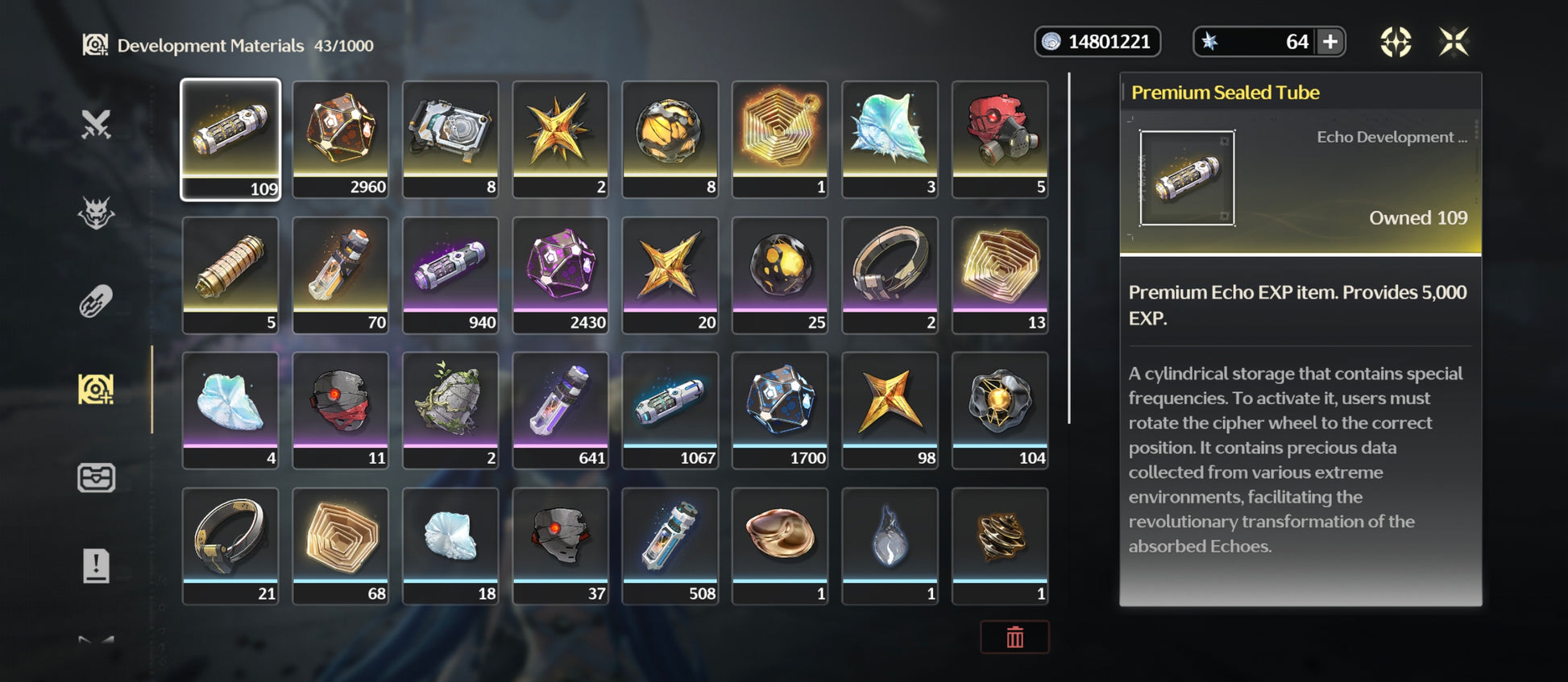Select the gold polyhedron item with 2960
1568x682 pixels.
[x=340, y=138]
